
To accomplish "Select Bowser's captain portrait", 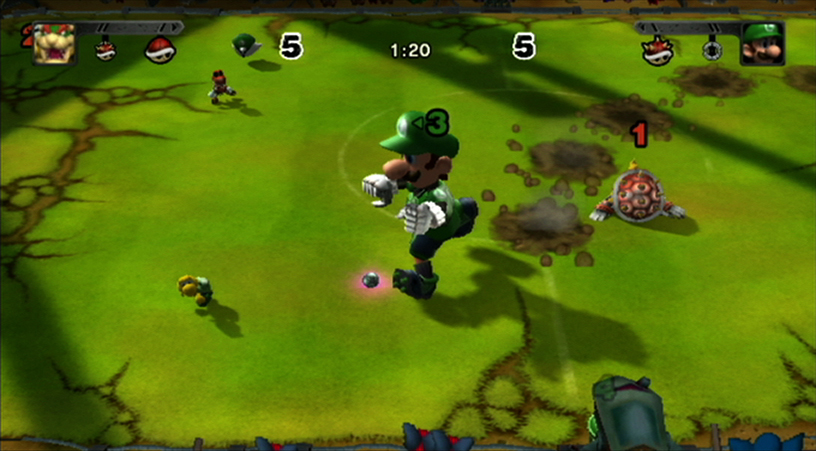I will point(54,44).
